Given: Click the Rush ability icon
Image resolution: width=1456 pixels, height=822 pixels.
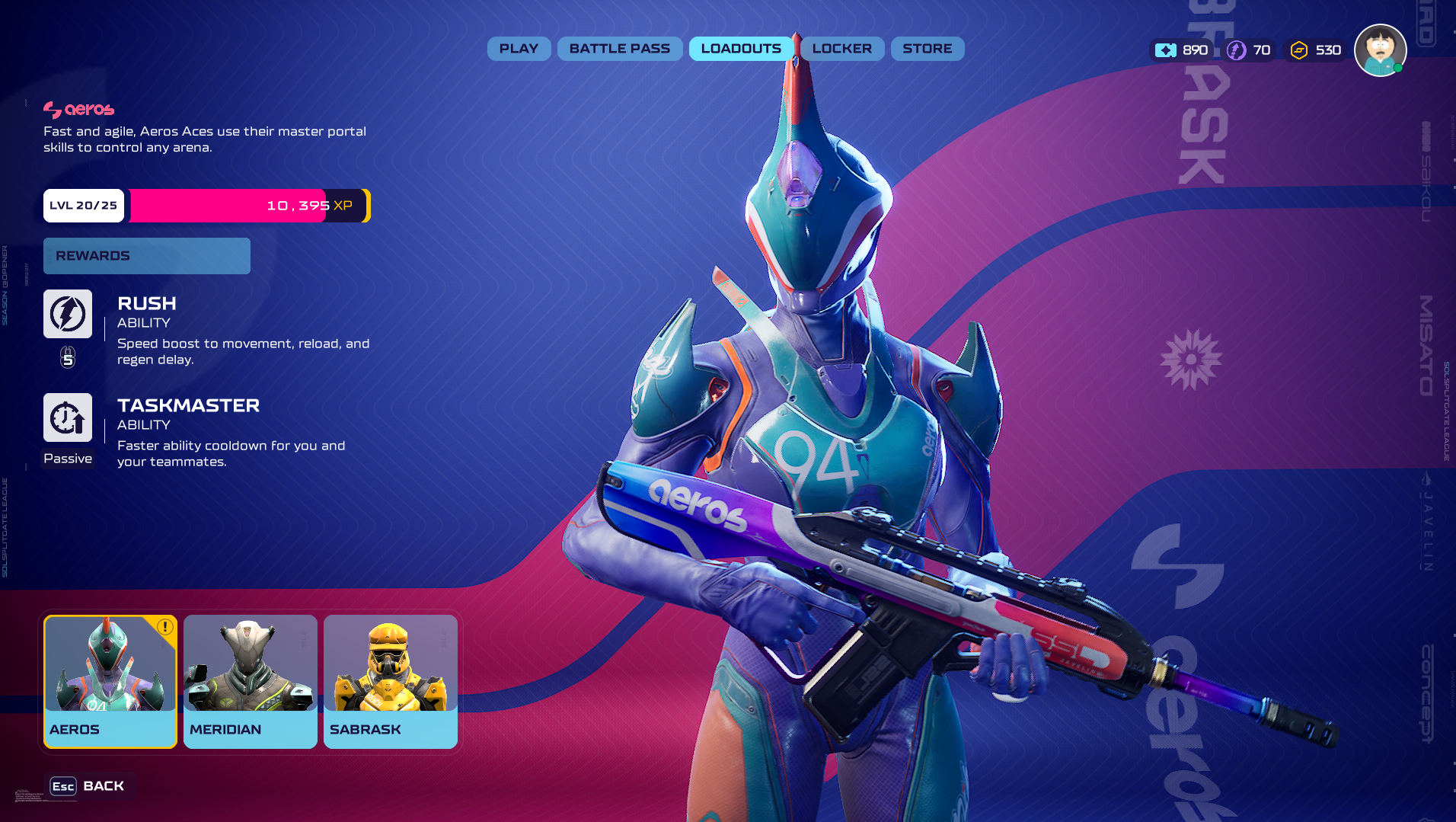Looking at the screenshot, I should coord(68,314).
